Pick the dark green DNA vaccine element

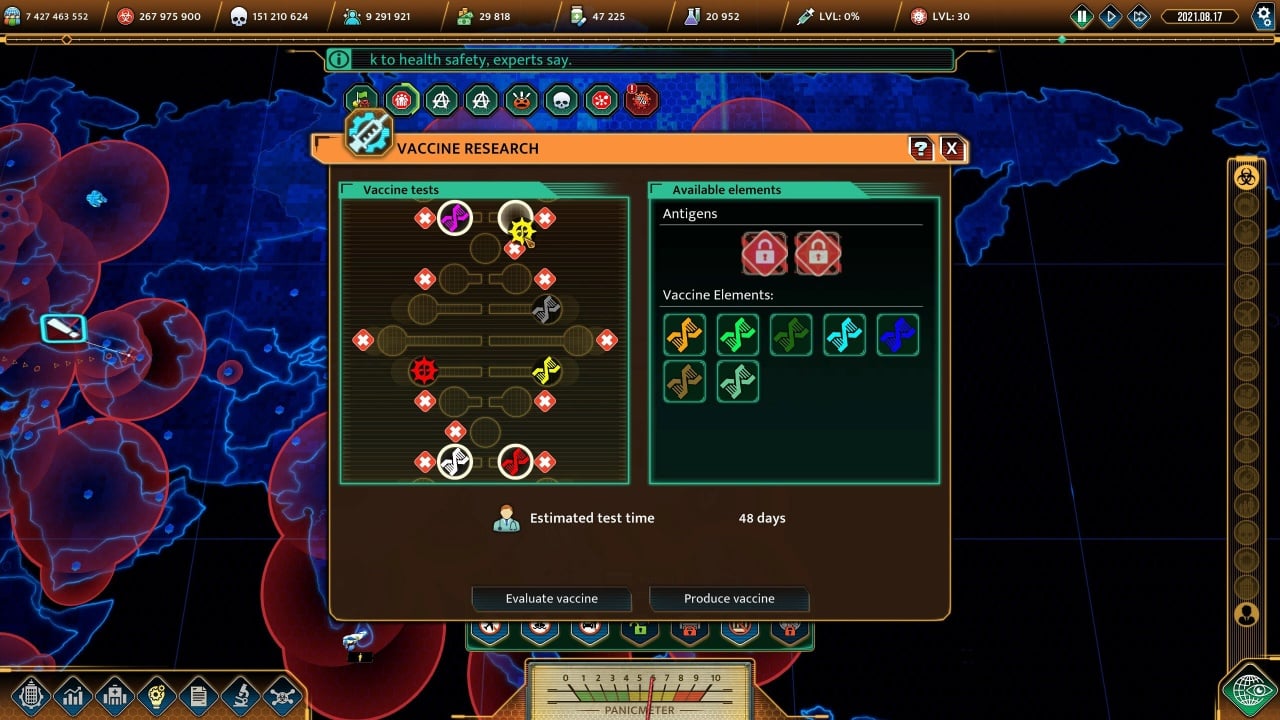click(791, 335)
